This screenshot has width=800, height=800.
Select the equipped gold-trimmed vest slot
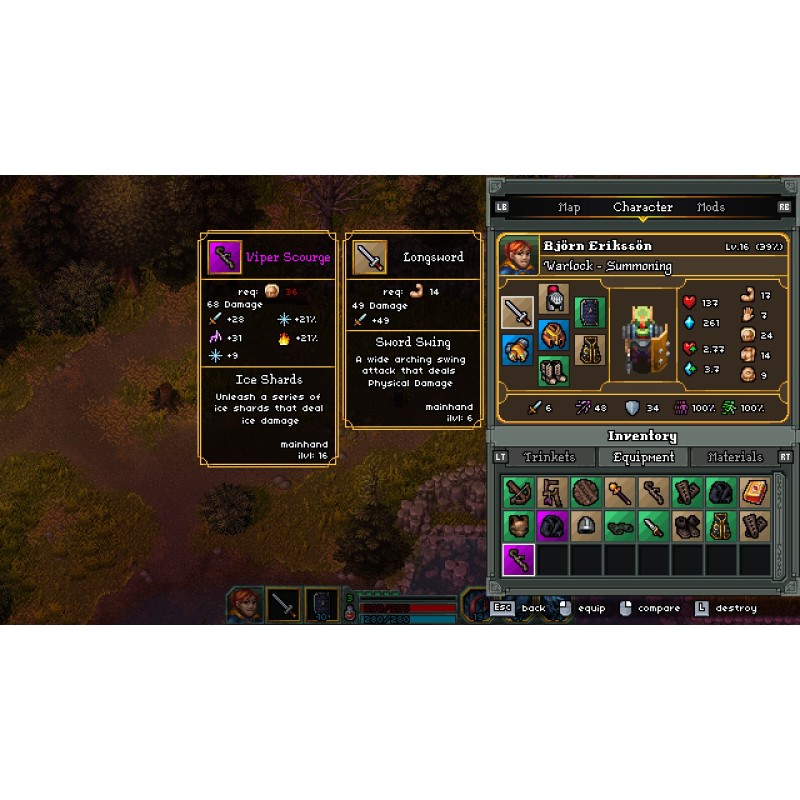pos(590,350)
